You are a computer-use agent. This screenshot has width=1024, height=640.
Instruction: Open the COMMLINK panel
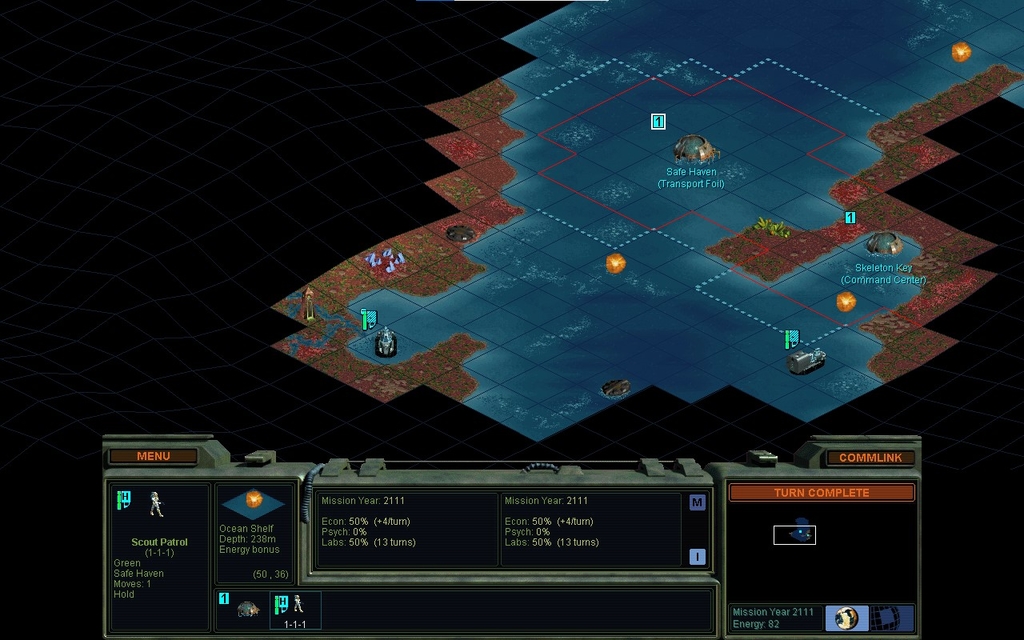870,458
